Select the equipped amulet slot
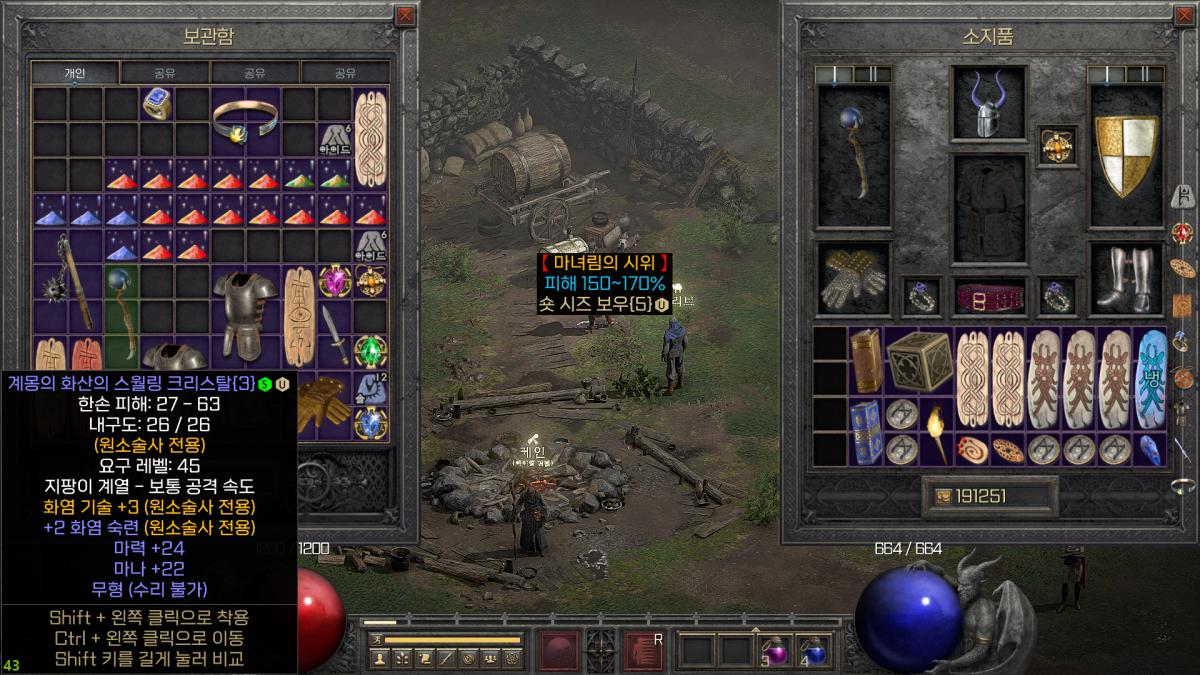This screenshot has height=675, width=1200. (x=1053, y=145)
